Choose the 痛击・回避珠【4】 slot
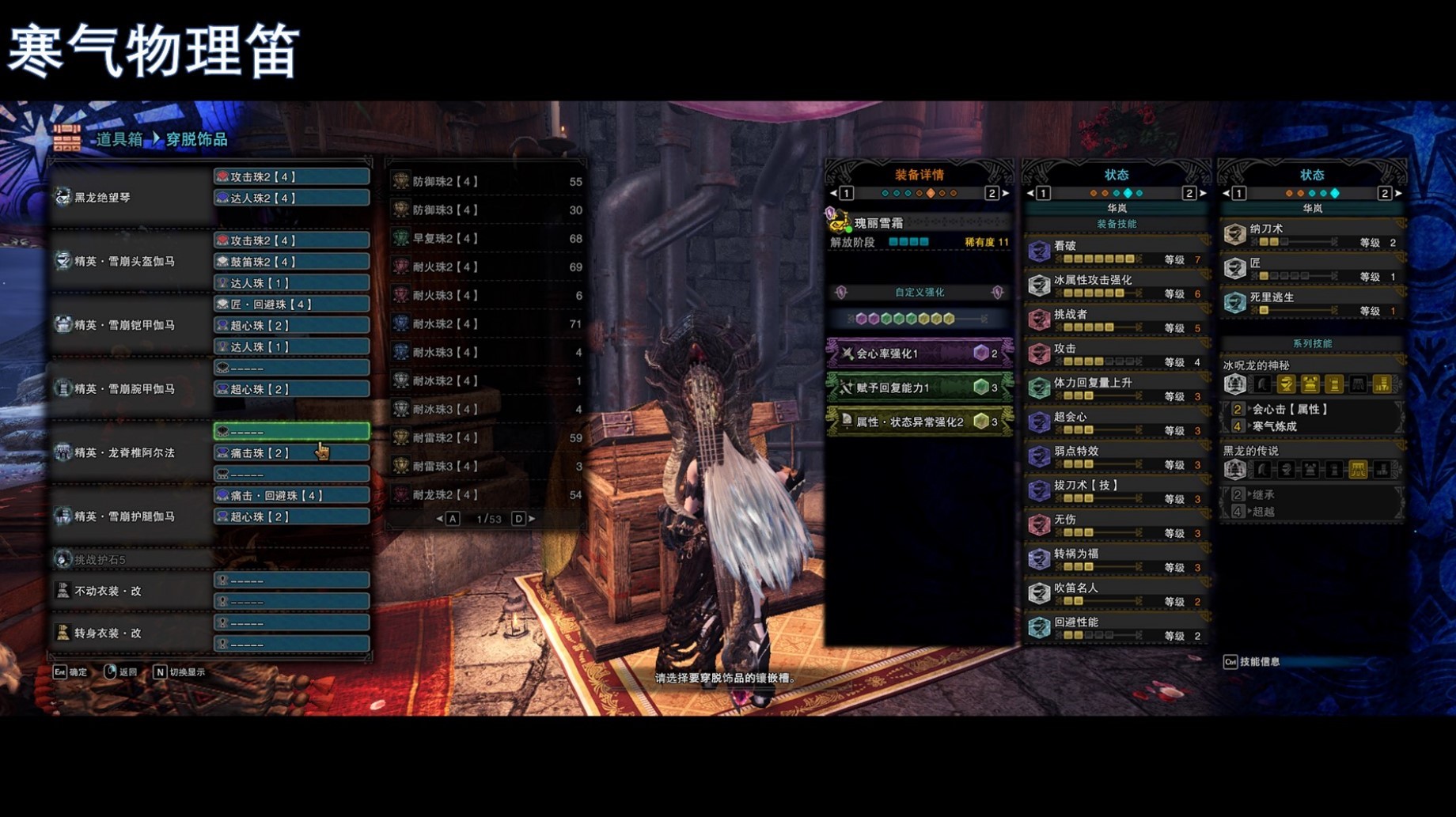 [291, 496]
